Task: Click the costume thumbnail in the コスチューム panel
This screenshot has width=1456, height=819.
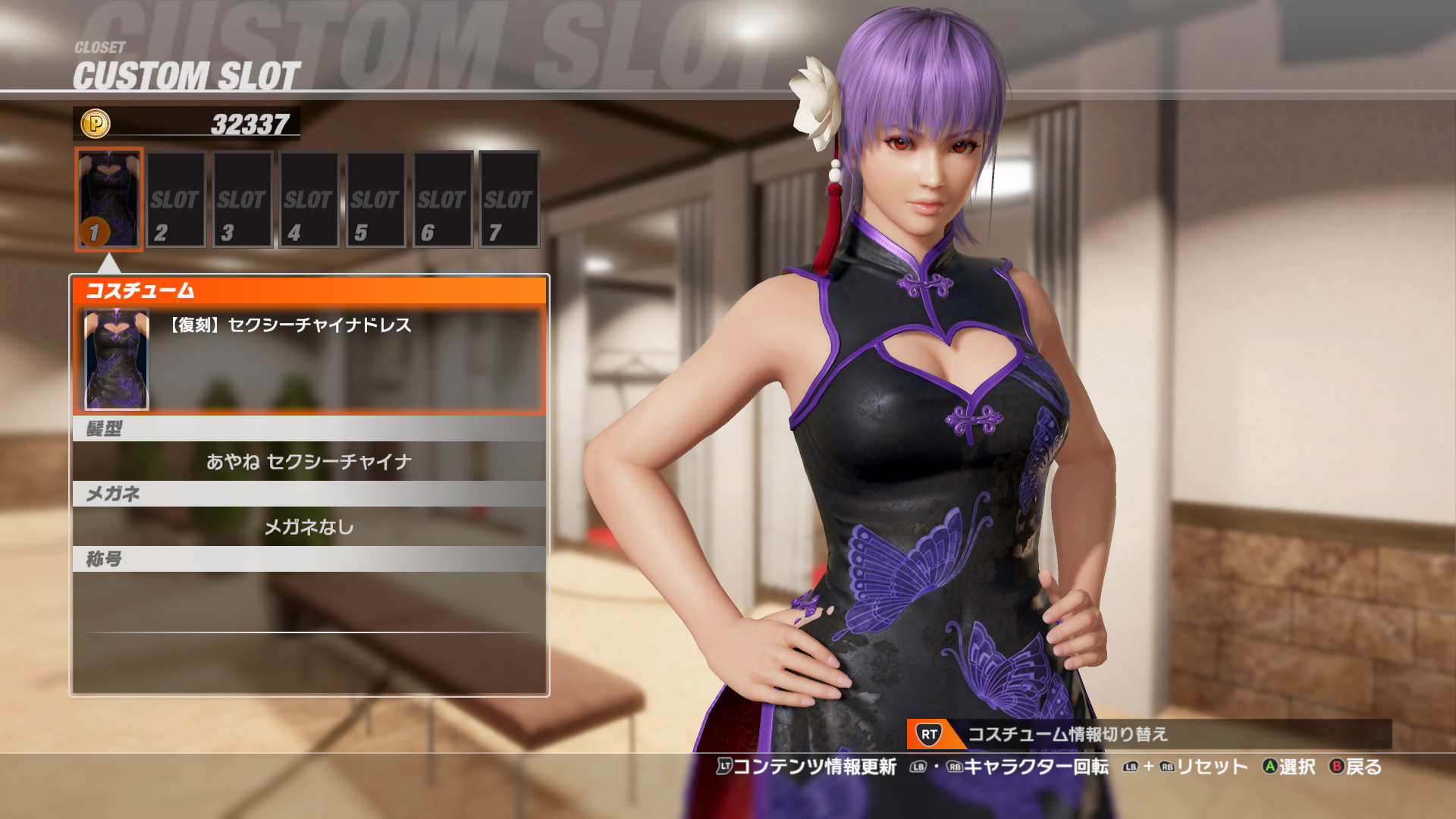Action: pyautogui.click(x=116, y=359)
